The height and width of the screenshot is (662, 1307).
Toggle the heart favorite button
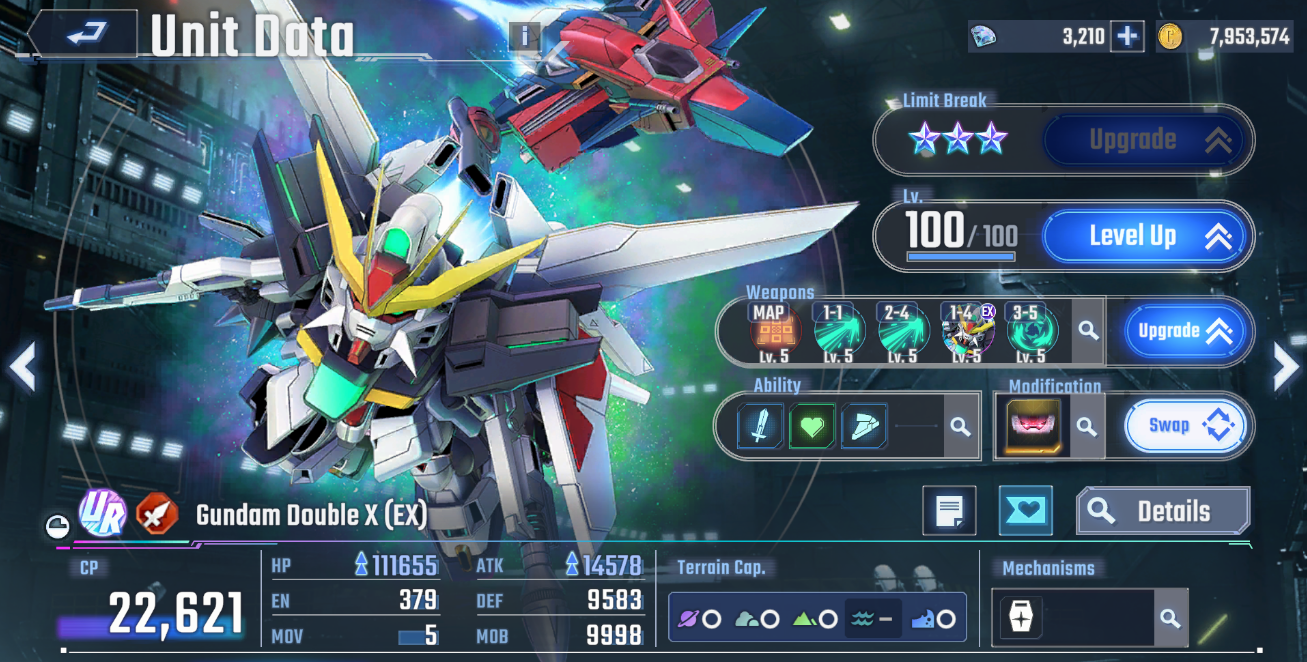coord(1025,511)
